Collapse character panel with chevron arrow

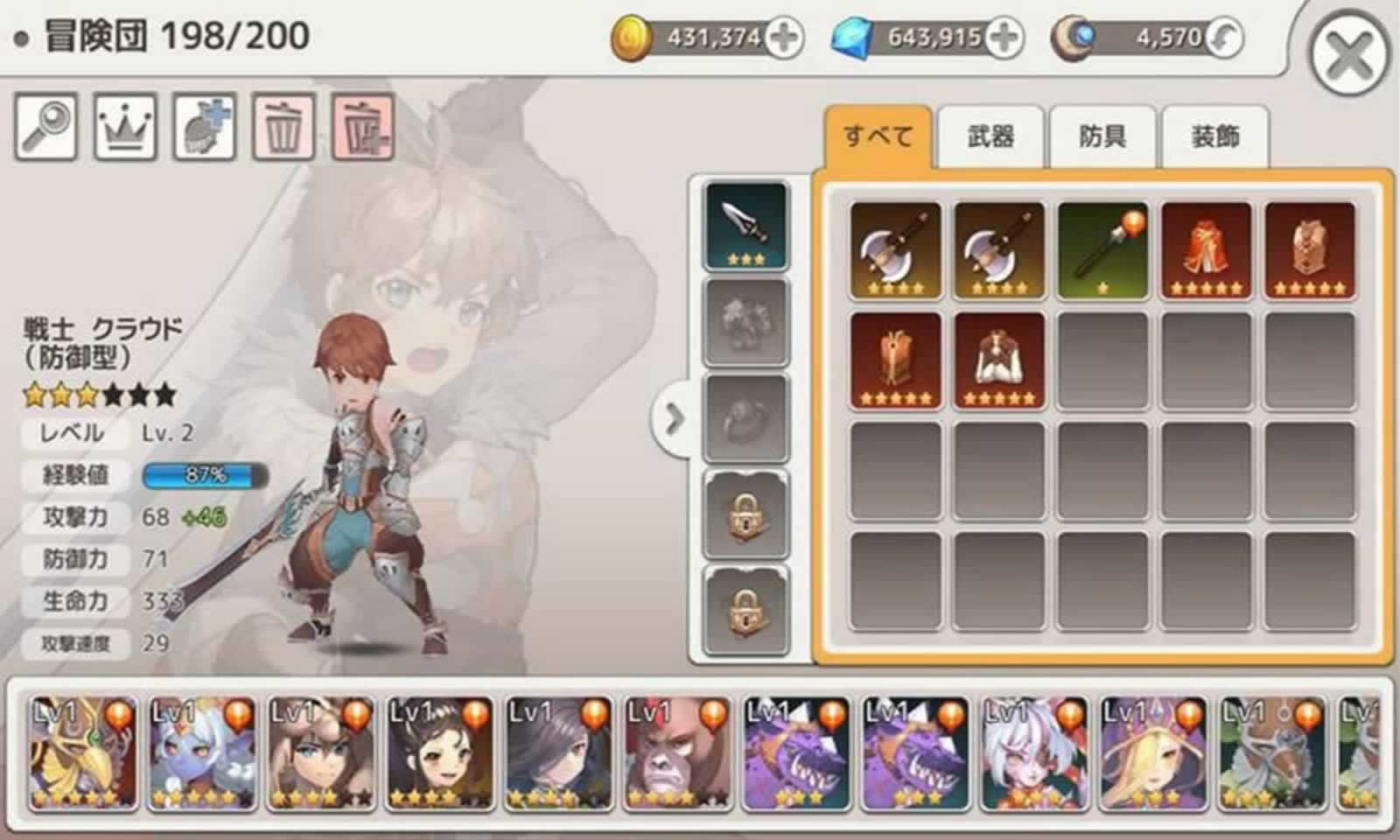coord(674,420)
